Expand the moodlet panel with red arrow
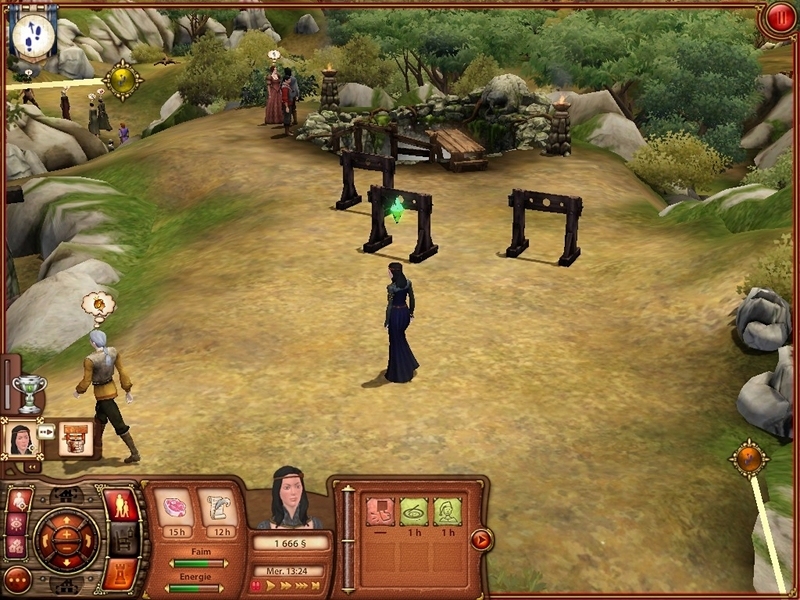The width and height of the screenshot is (800, 600). pyautogui.click(x=481, y=540)
